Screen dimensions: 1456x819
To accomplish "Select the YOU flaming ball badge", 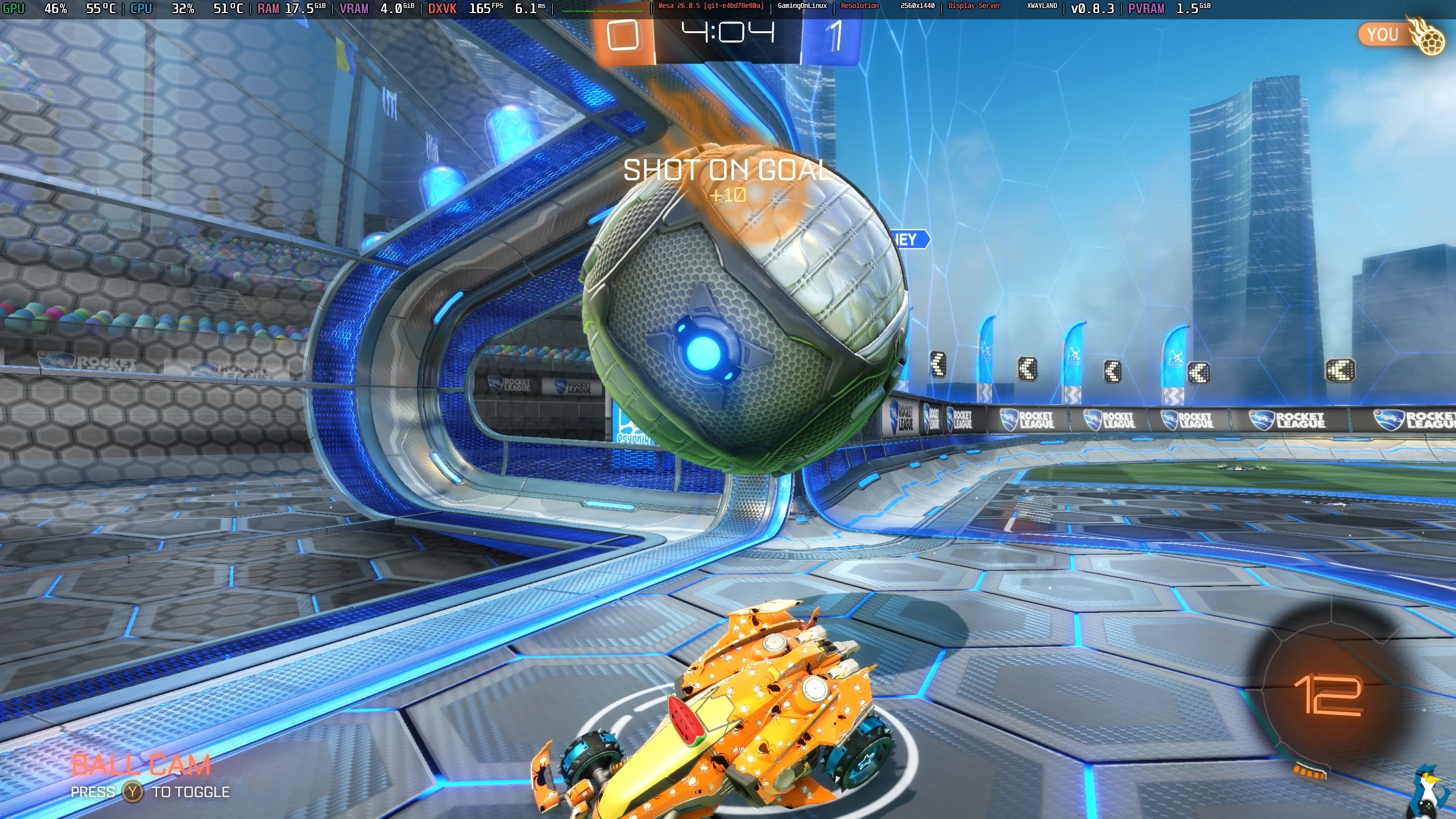I will click(1401, 36).
